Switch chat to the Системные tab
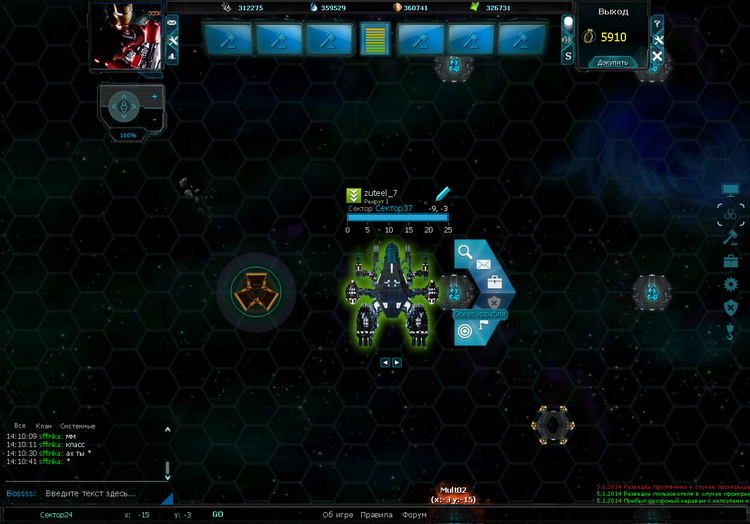Image resolution: width=750 pixels, height=524 pixels. point(78,426)
